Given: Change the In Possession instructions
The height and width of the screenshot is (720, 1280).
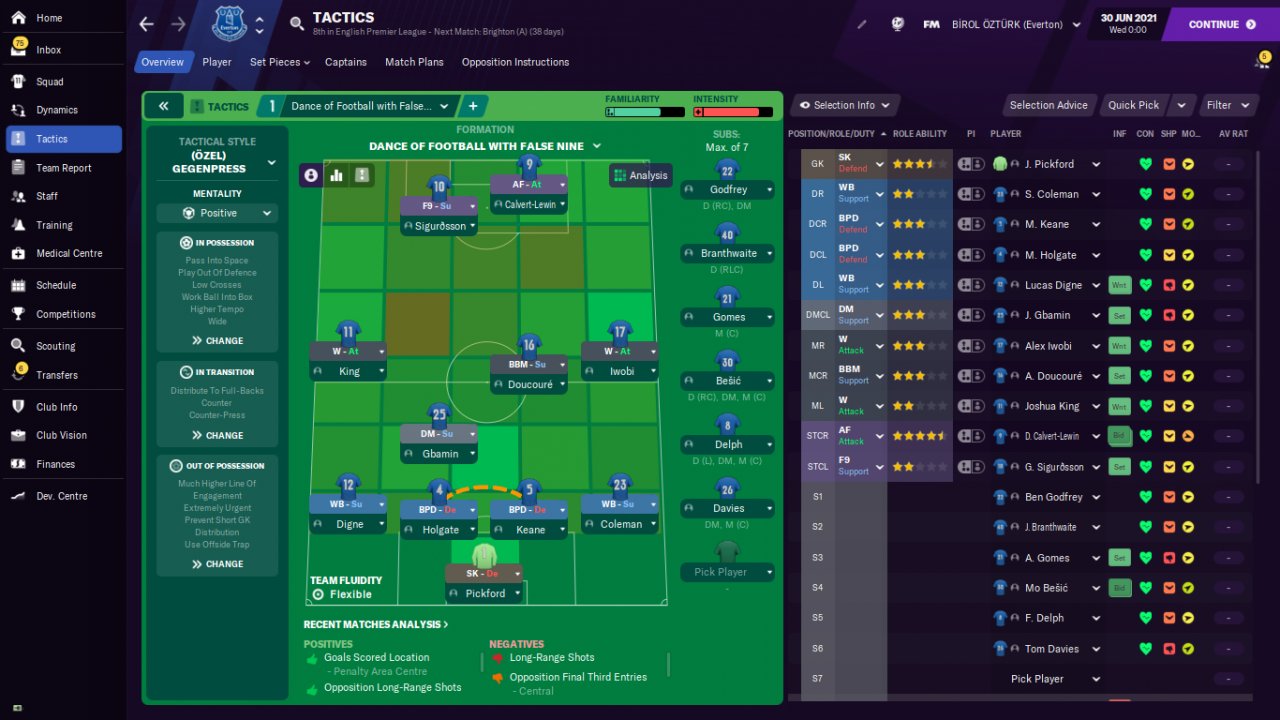Looking at the screenshot, I should coord(217,341).
